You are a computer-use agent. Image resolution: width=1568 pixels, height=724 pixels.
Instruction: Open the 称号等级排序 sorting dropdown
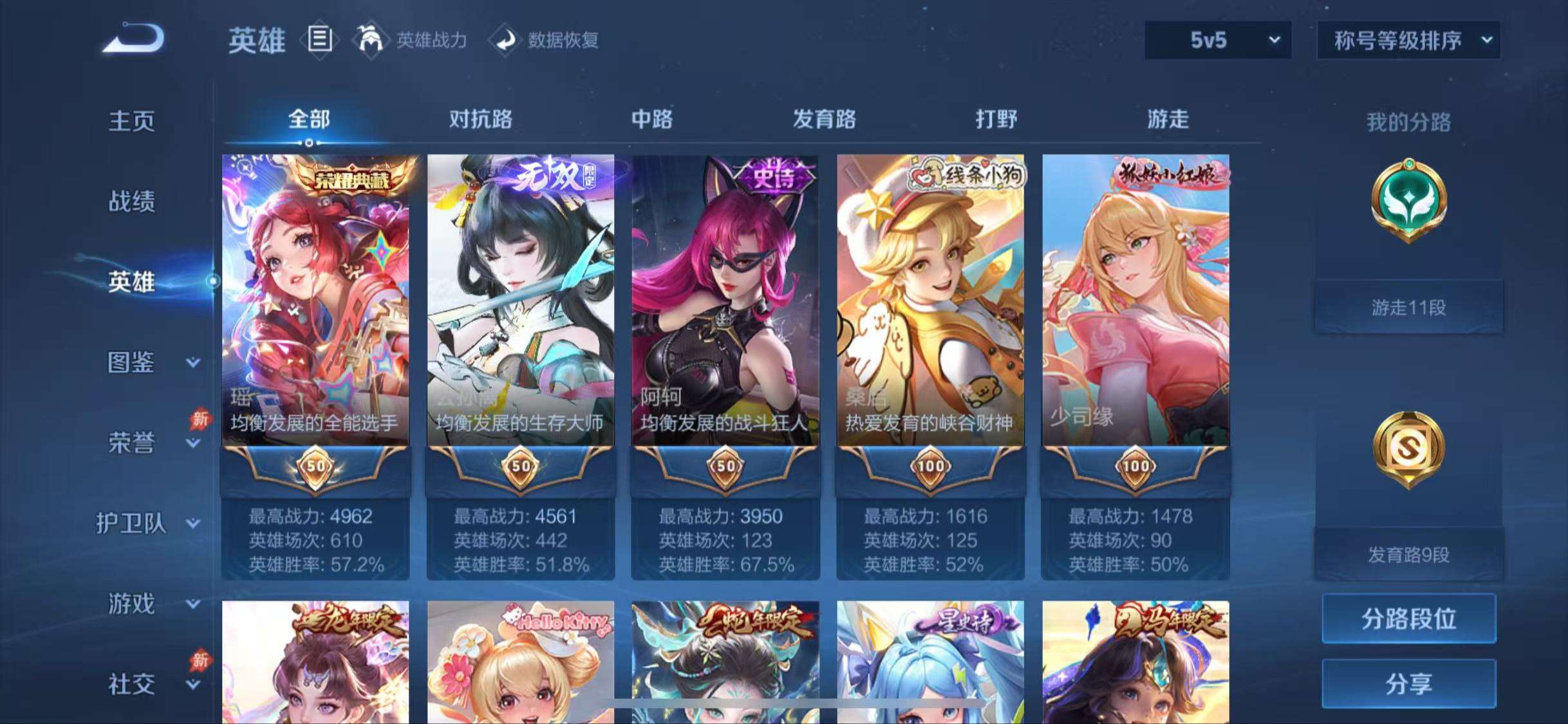[x=1409, y=40]
